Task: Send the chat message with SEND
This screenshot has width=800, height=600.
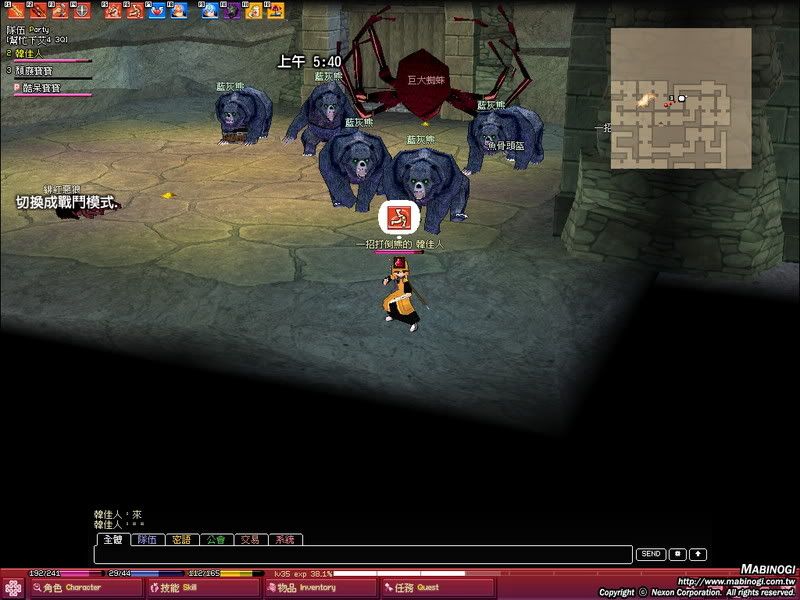Action: (x=651, y=554)
